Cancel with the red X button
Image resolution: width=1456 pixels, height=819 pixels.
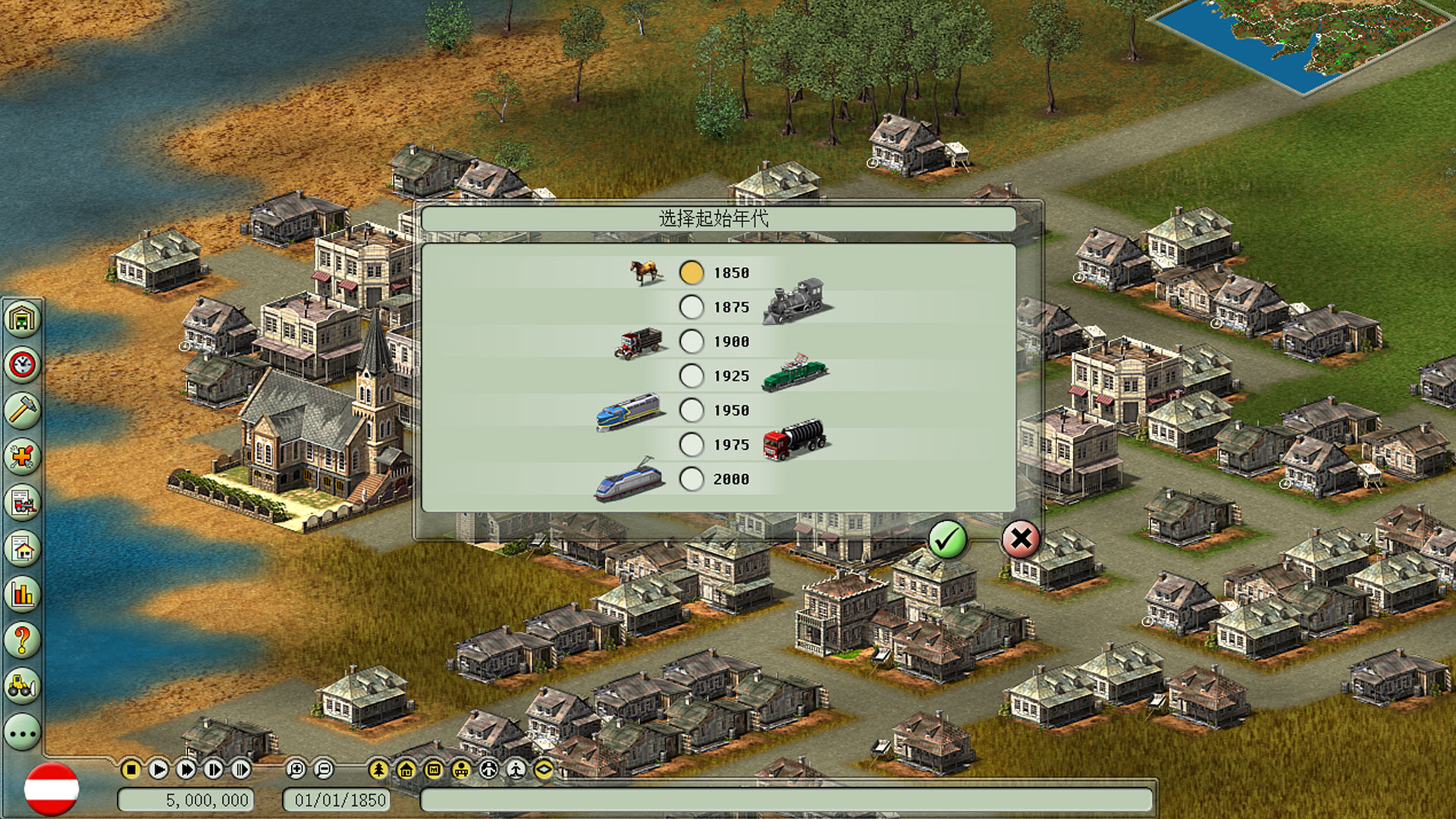[x=1021, y=540]
